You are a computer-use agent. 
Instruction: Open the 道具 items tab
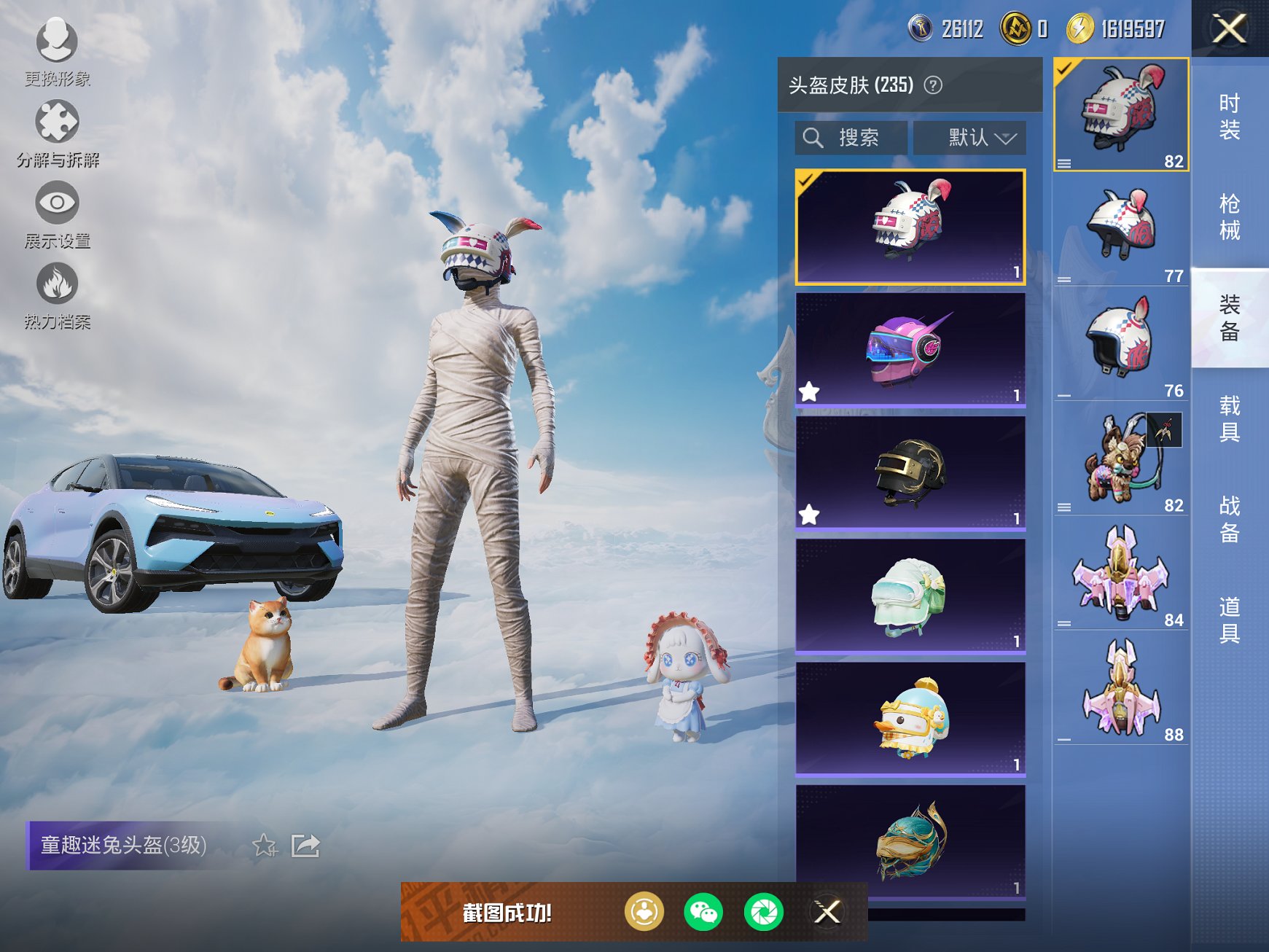click(x=1229, y=620)
